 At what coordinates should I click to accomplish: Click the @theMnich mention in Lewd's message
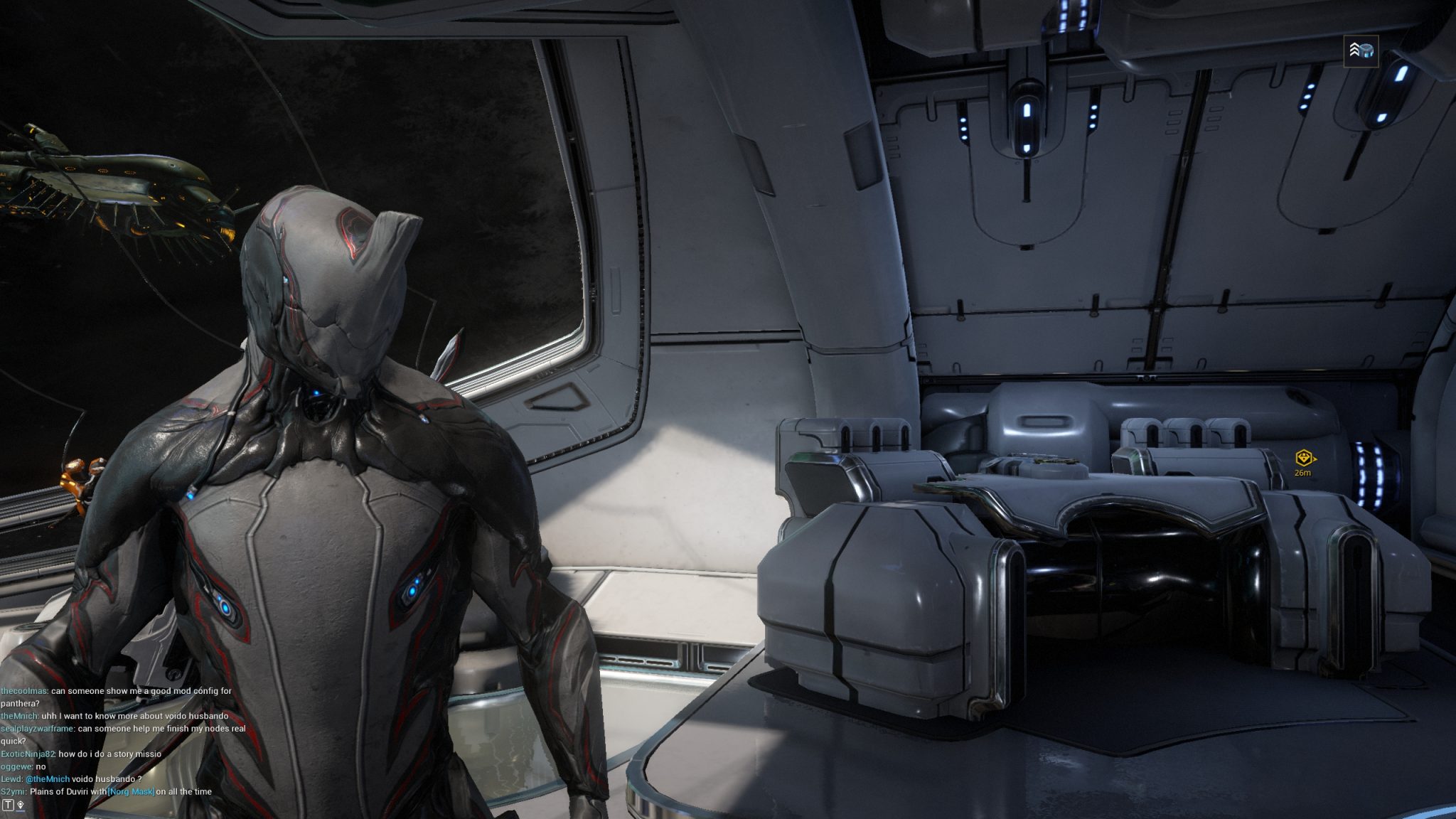pyautogui.click(x=48, y=778)
